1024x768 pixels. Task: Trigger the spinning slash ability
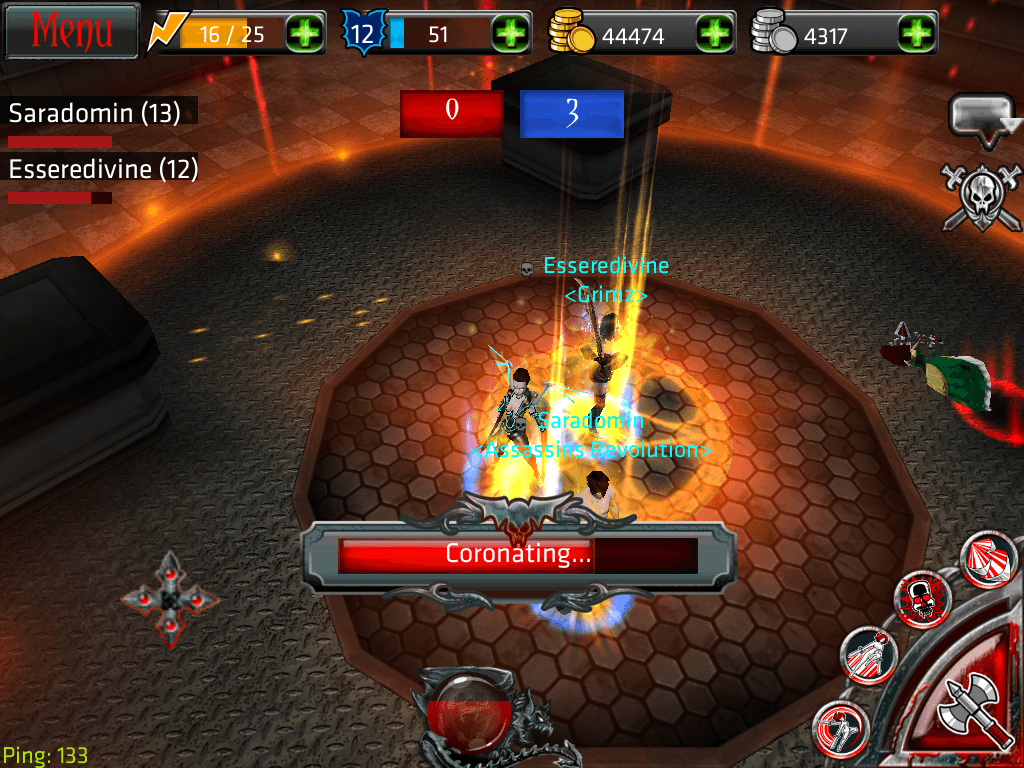coord(842,728)
